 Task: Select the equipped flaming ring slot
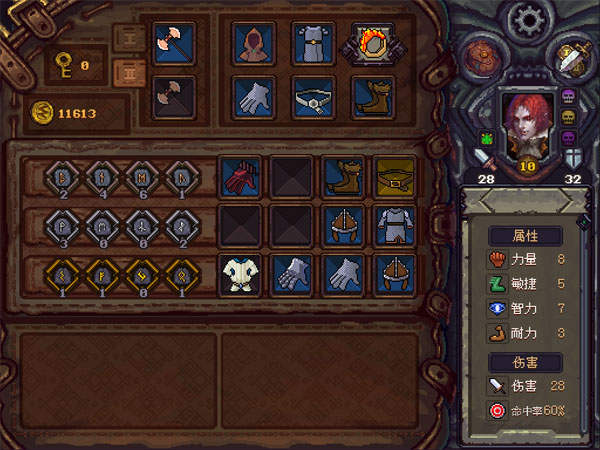pyautogui.click(x=372, y=43)
